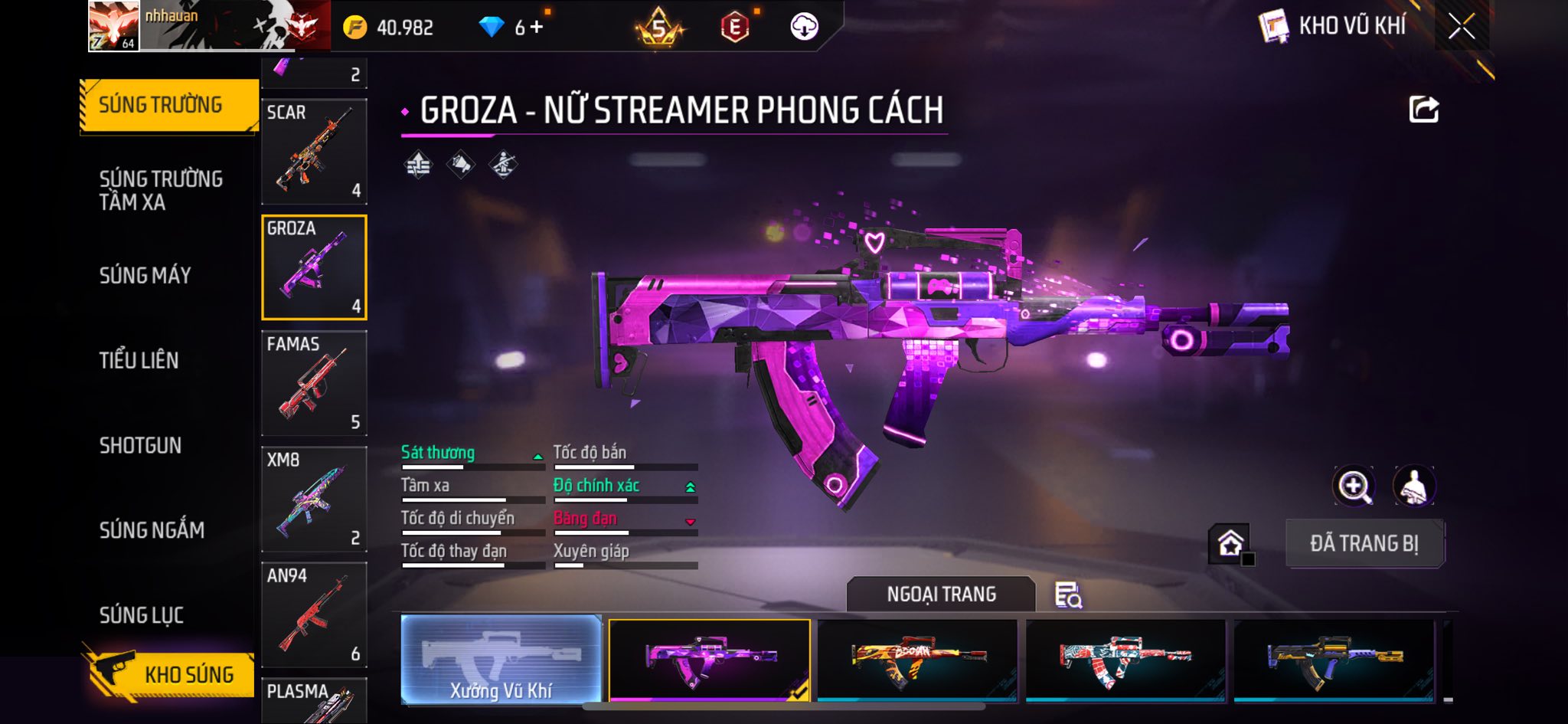This screenshot has width=1568, height=724.
Task: Choose the FAMAS weapon tile
Action: tap(314, 383)
